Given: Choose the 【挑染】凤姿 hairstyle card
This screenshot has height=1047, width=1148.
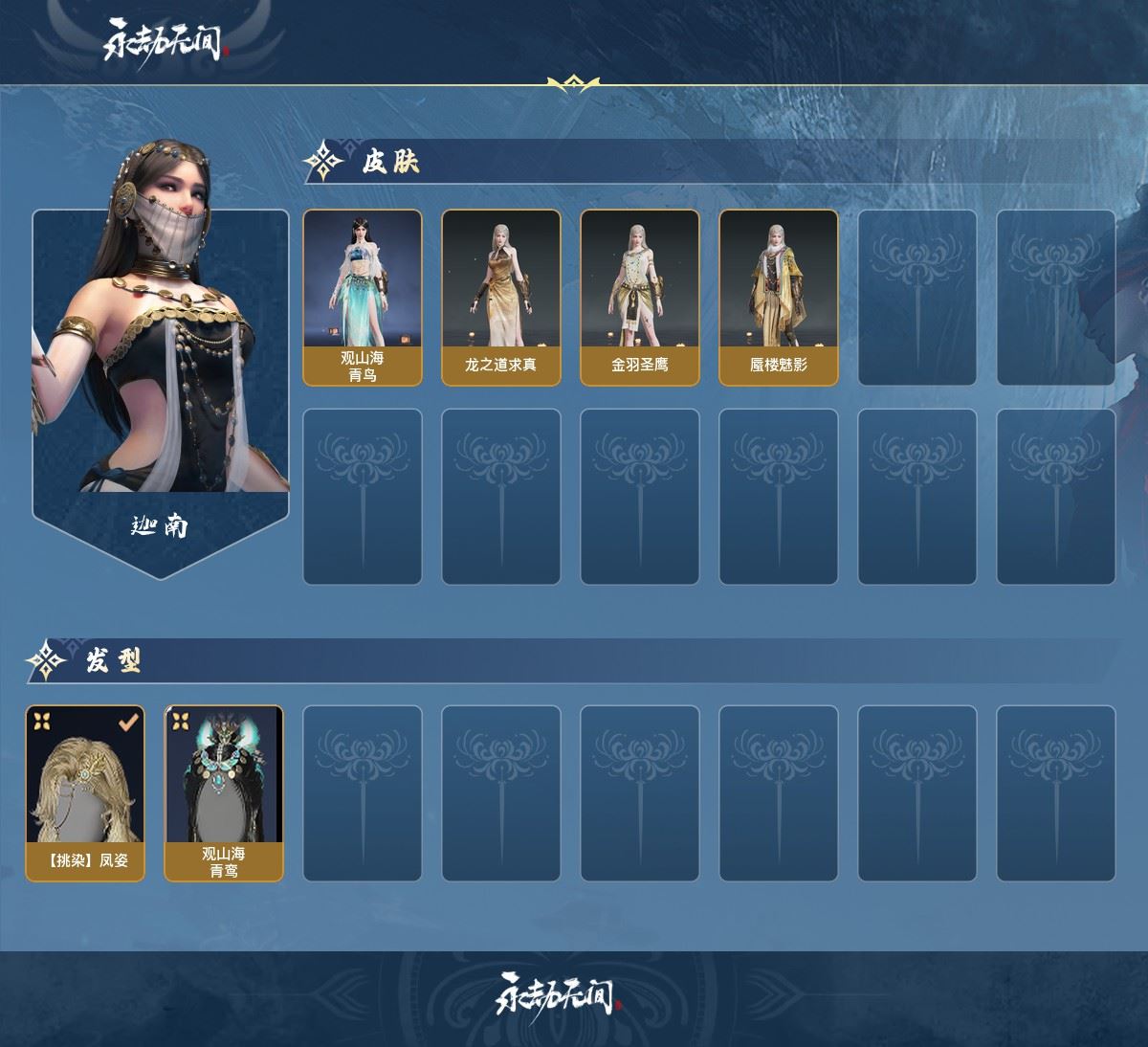Looking at the screenshot, I should coord(85,792).
